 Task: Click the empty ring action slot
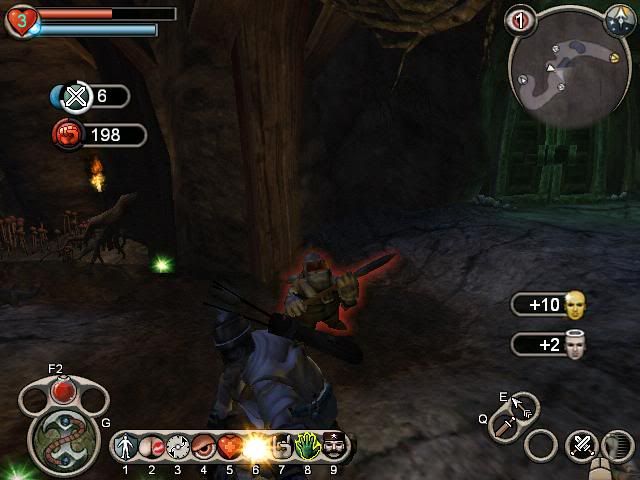click(x=542, y=445)
